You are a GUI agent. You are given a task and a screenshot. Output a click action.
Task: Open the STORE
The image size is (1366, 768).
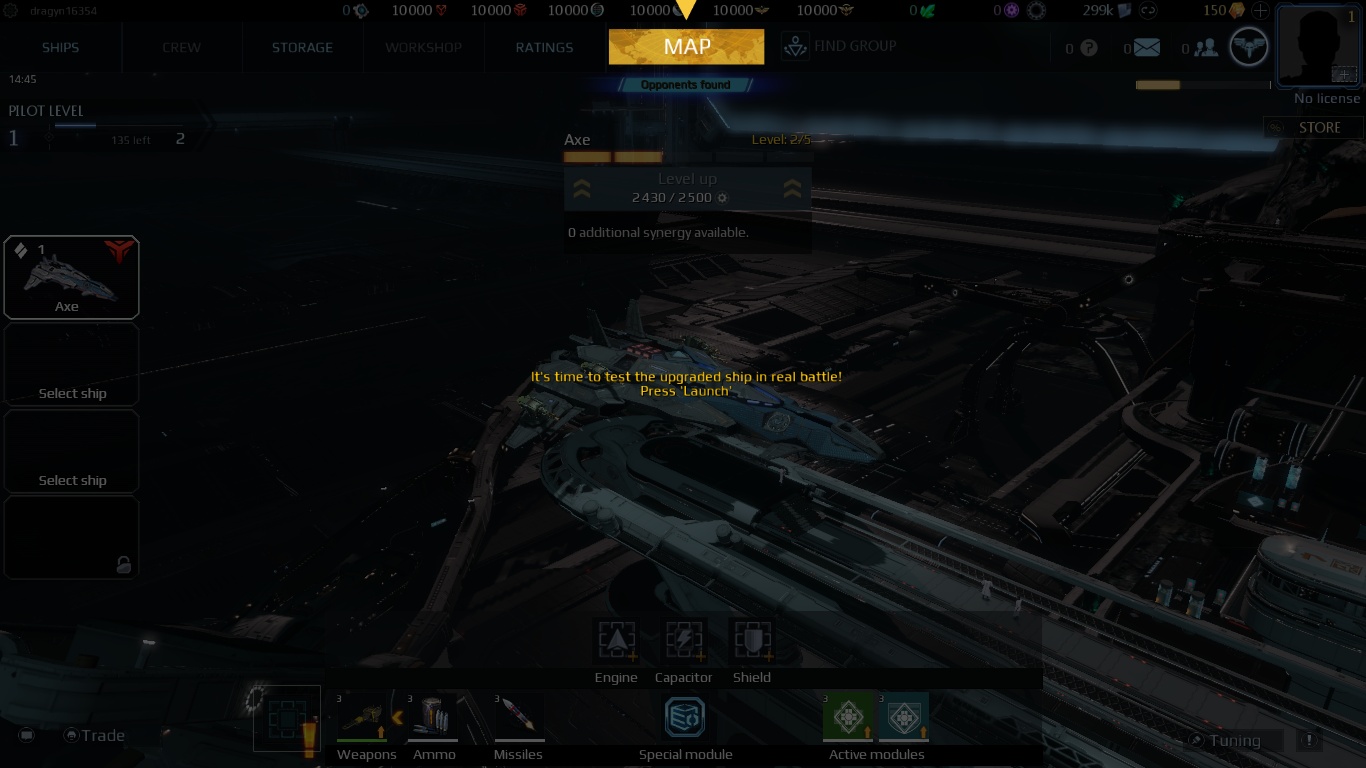click(1312, 127)
